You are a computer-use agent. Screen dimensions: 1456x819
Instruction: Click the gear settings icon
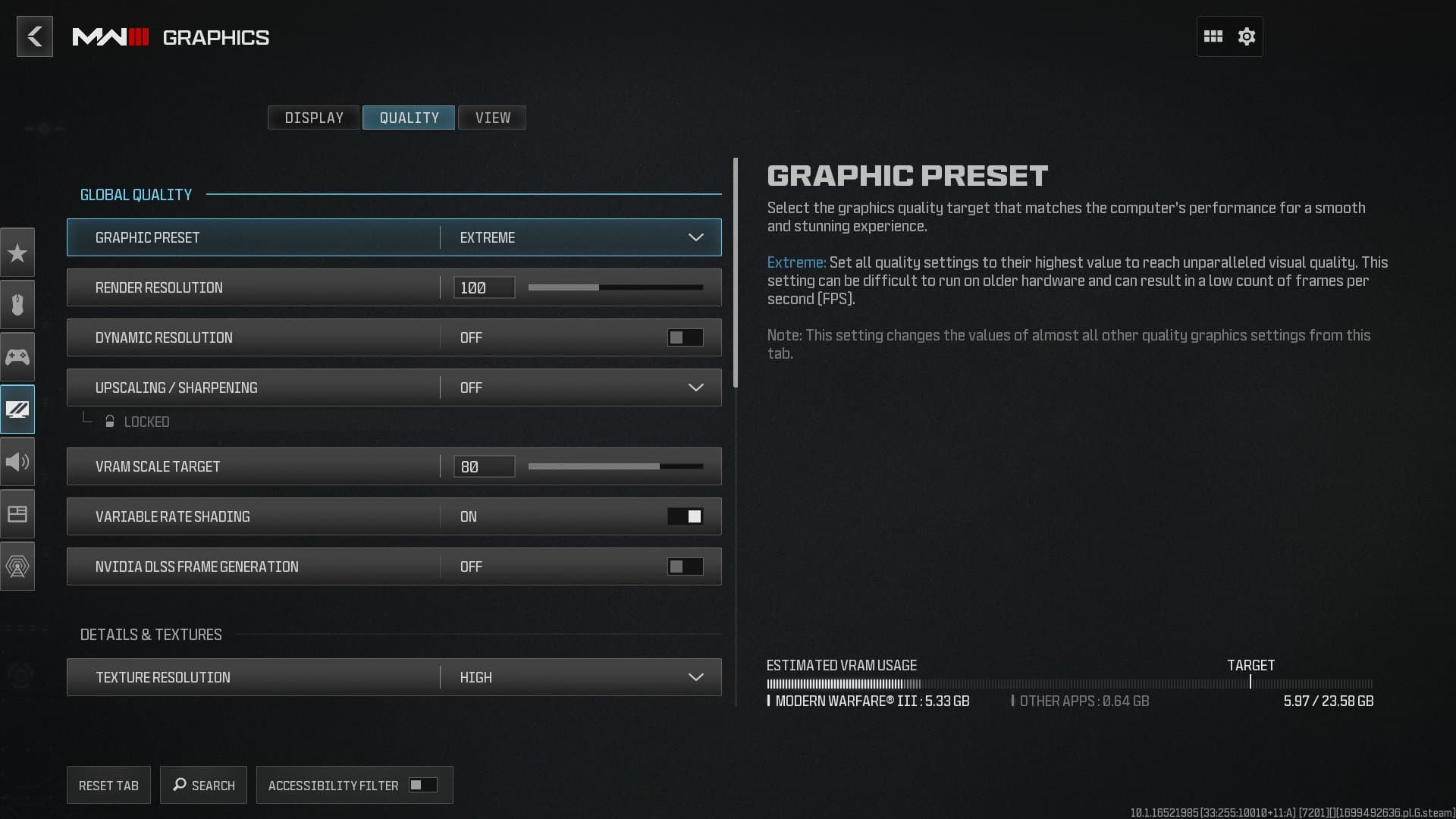1247,36
